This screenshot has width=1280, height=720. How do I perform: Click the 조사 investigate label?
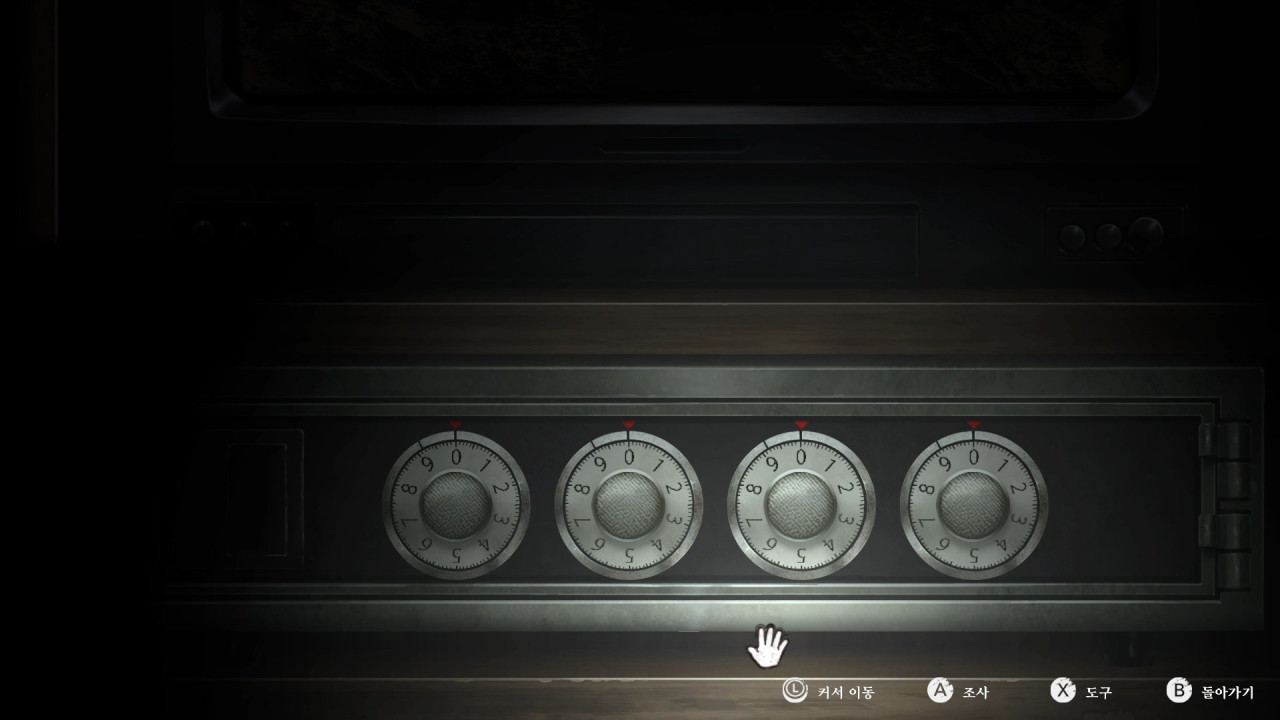pyautogui.click(x=977, y=690)
